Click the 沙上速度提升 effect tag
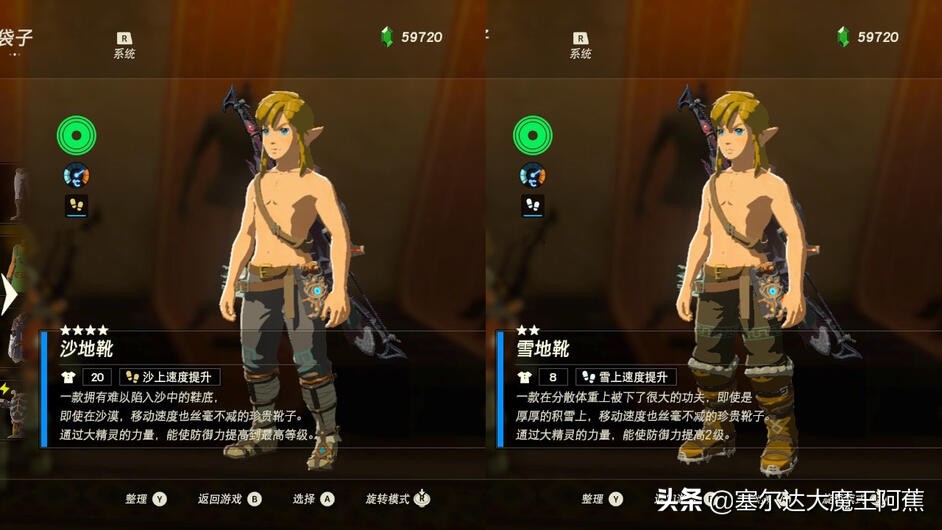Image resolution: width=942 pixels, height=530 pixels. coord(169,377)
